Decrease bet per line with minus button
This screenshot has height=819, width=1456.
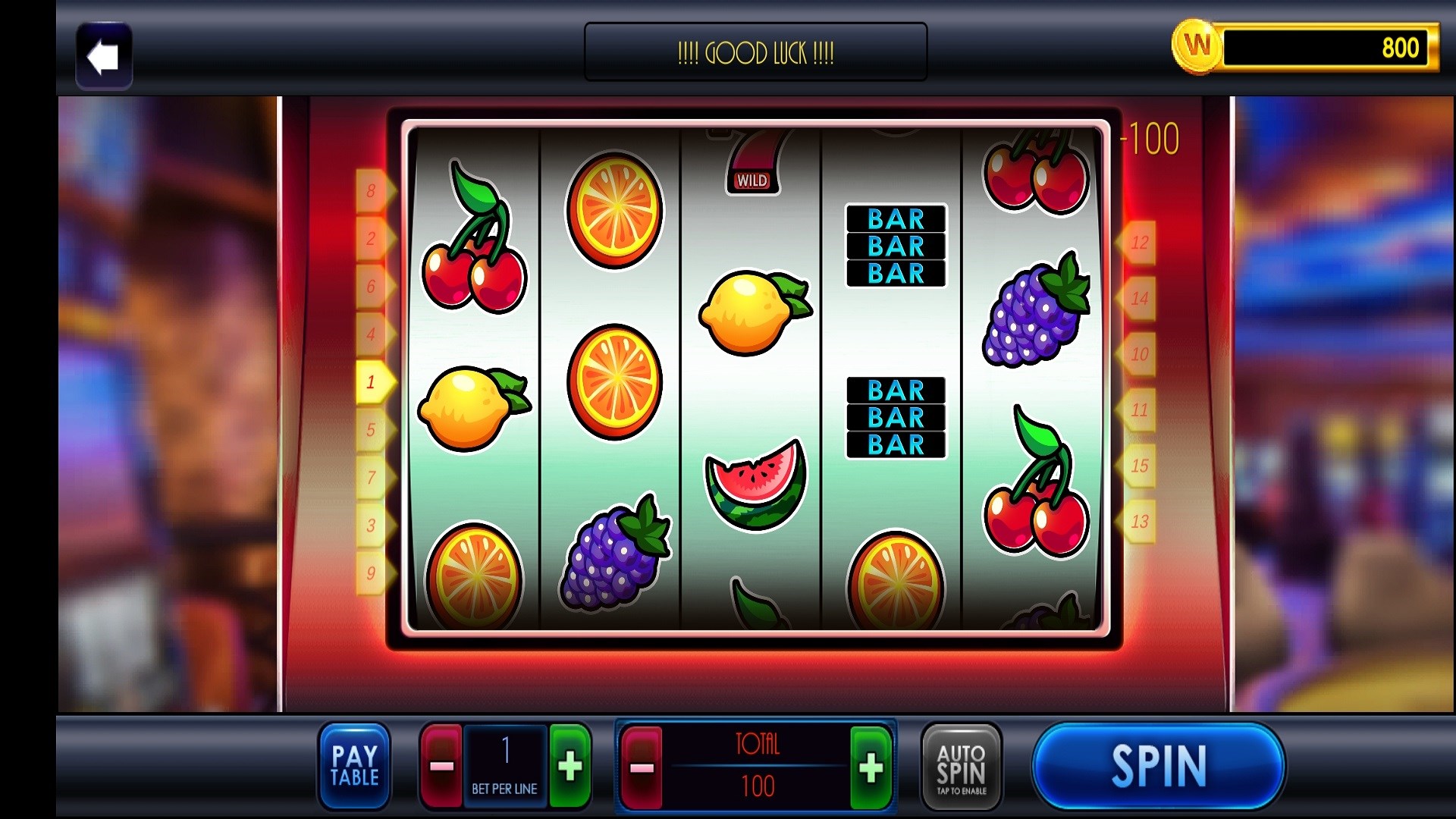(x=444, y=766)
